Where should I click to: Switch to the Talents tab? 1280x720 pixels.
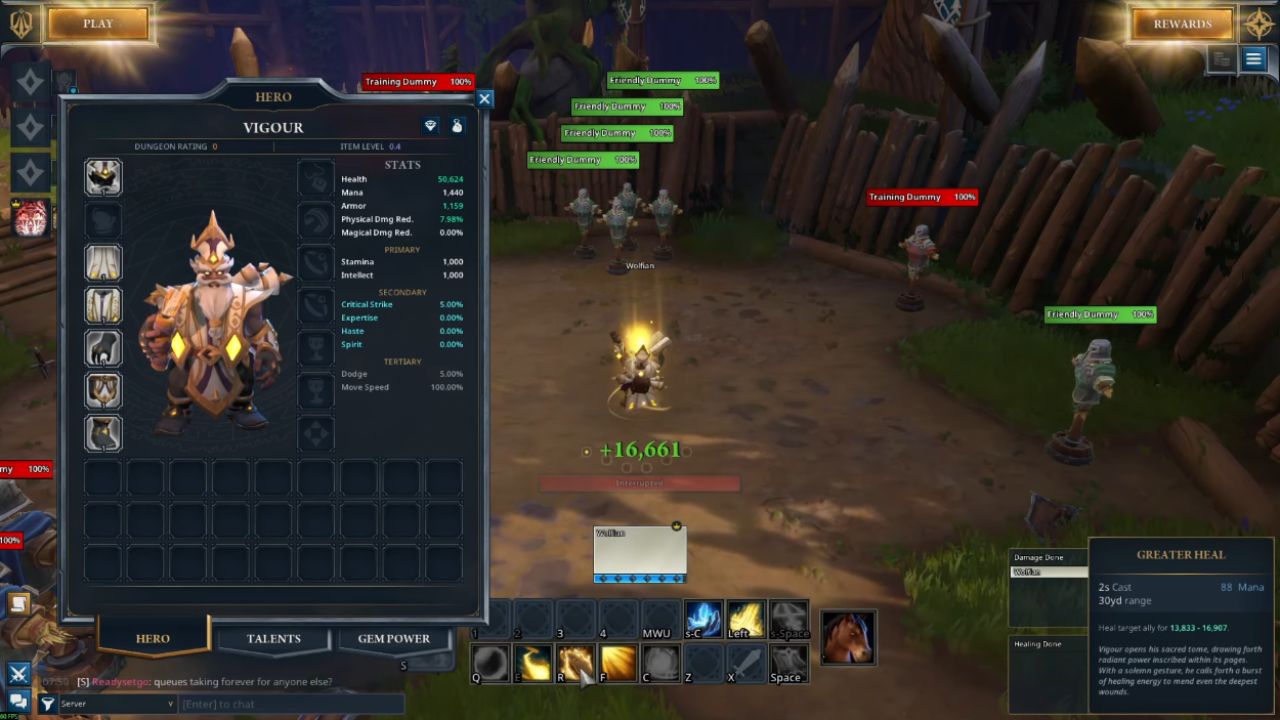coord(273,638)
